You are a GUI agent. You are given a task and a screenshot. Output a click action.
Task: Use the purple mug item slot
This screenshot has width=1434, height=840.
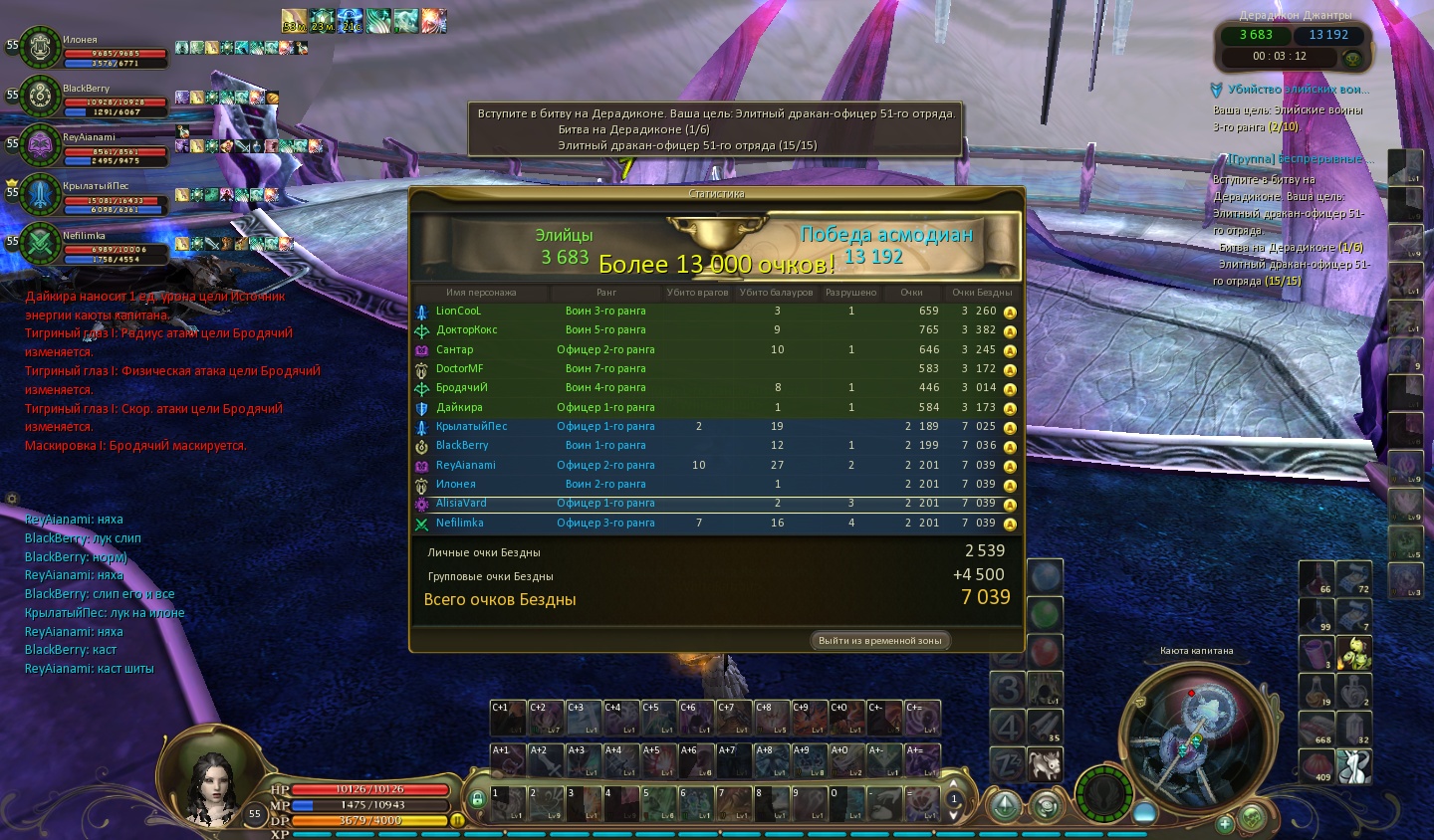1316,653
